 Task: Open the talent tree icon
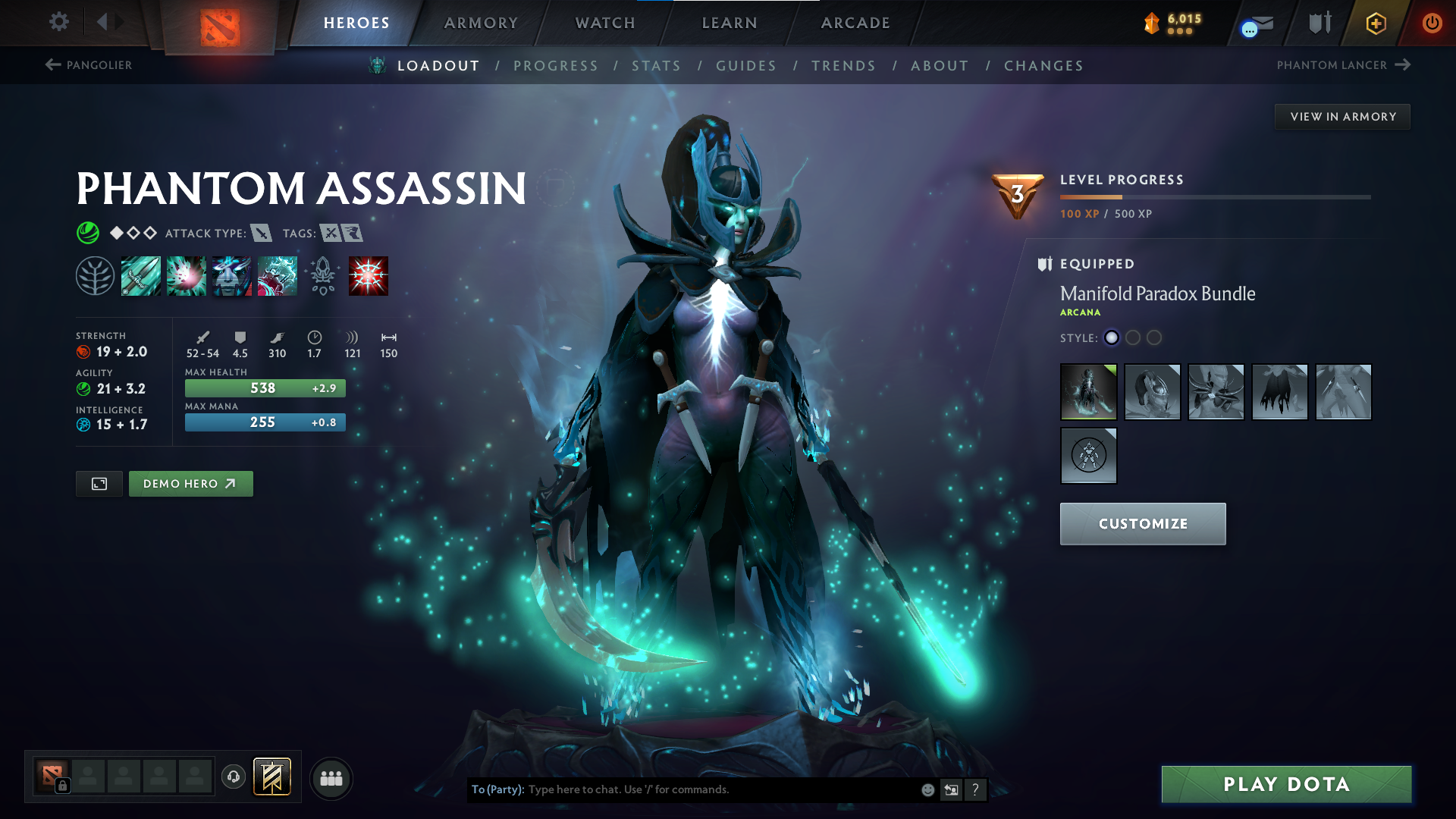pos(95,275)
